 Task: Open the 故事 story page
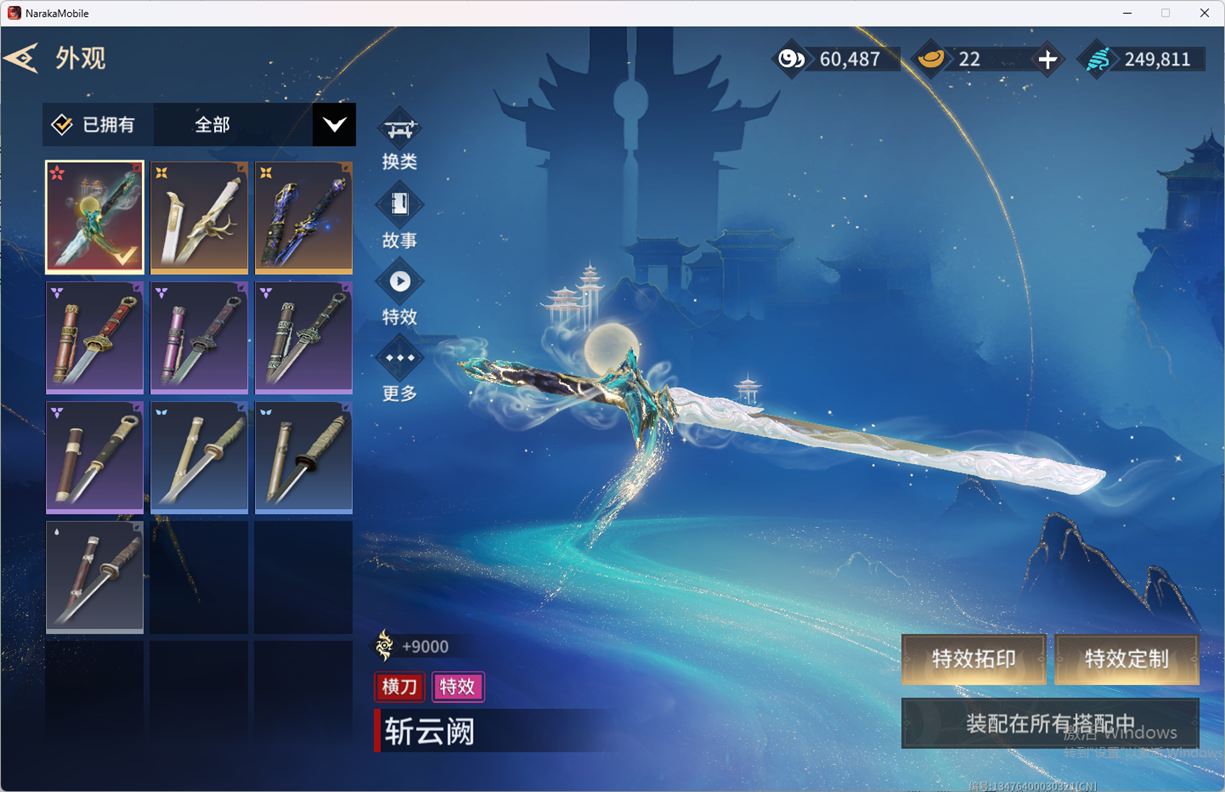pos(399,205)
